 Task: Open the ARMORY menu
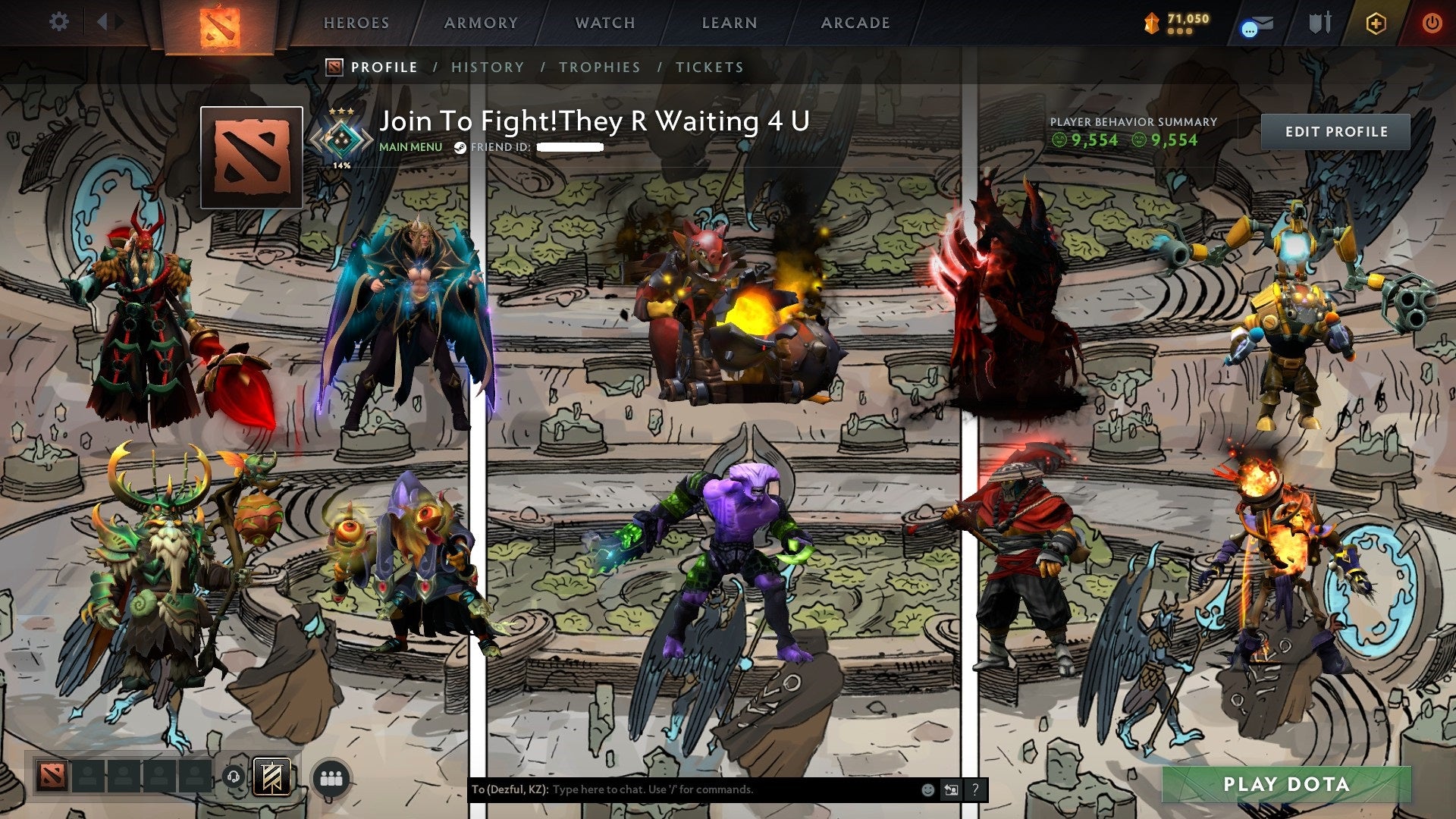click(482, 23)
